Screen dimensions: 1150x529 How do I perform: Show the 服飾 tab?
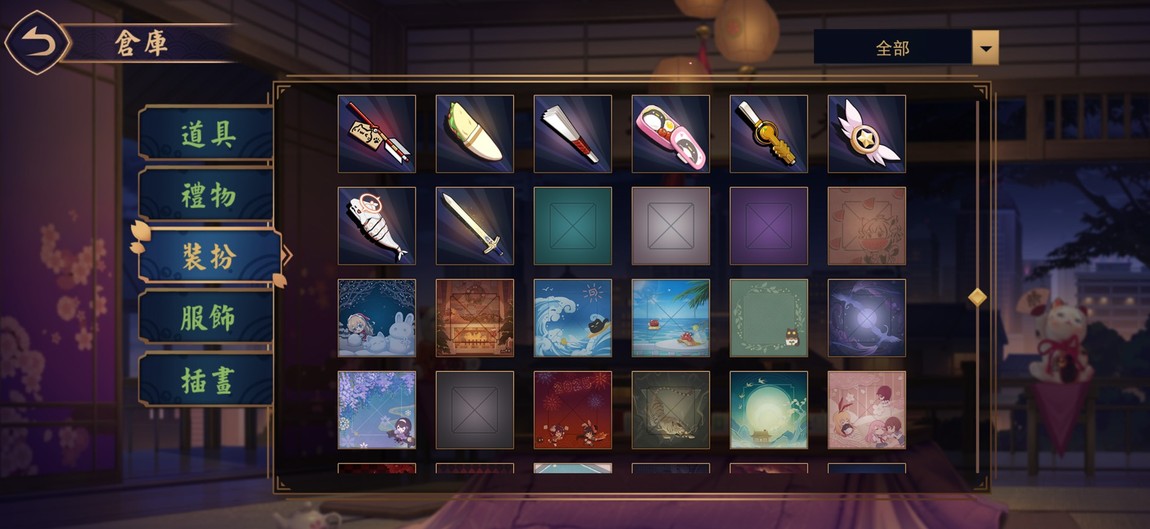(207, 317)
